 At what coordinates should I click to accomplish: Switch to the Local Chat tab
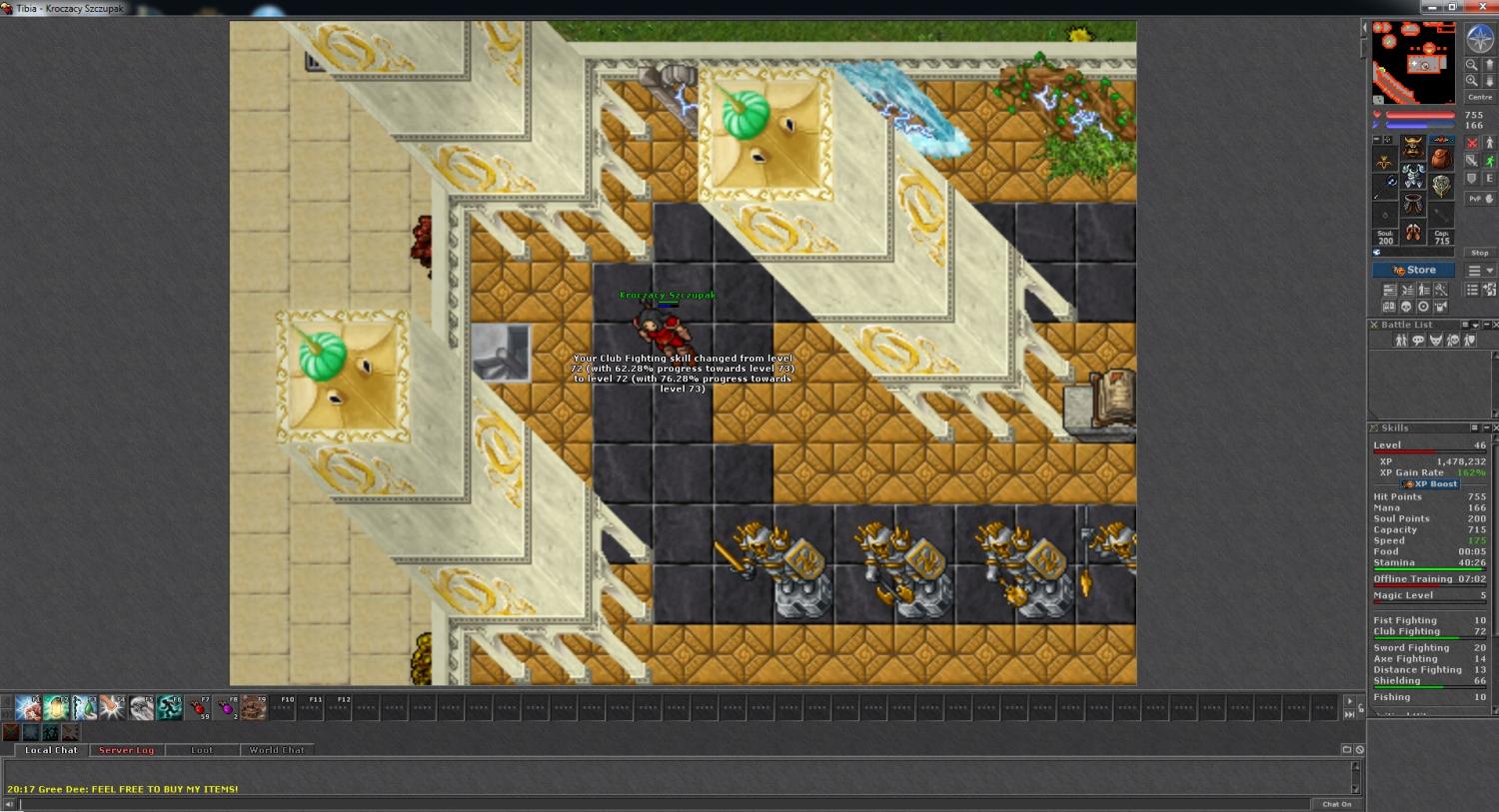51,750
